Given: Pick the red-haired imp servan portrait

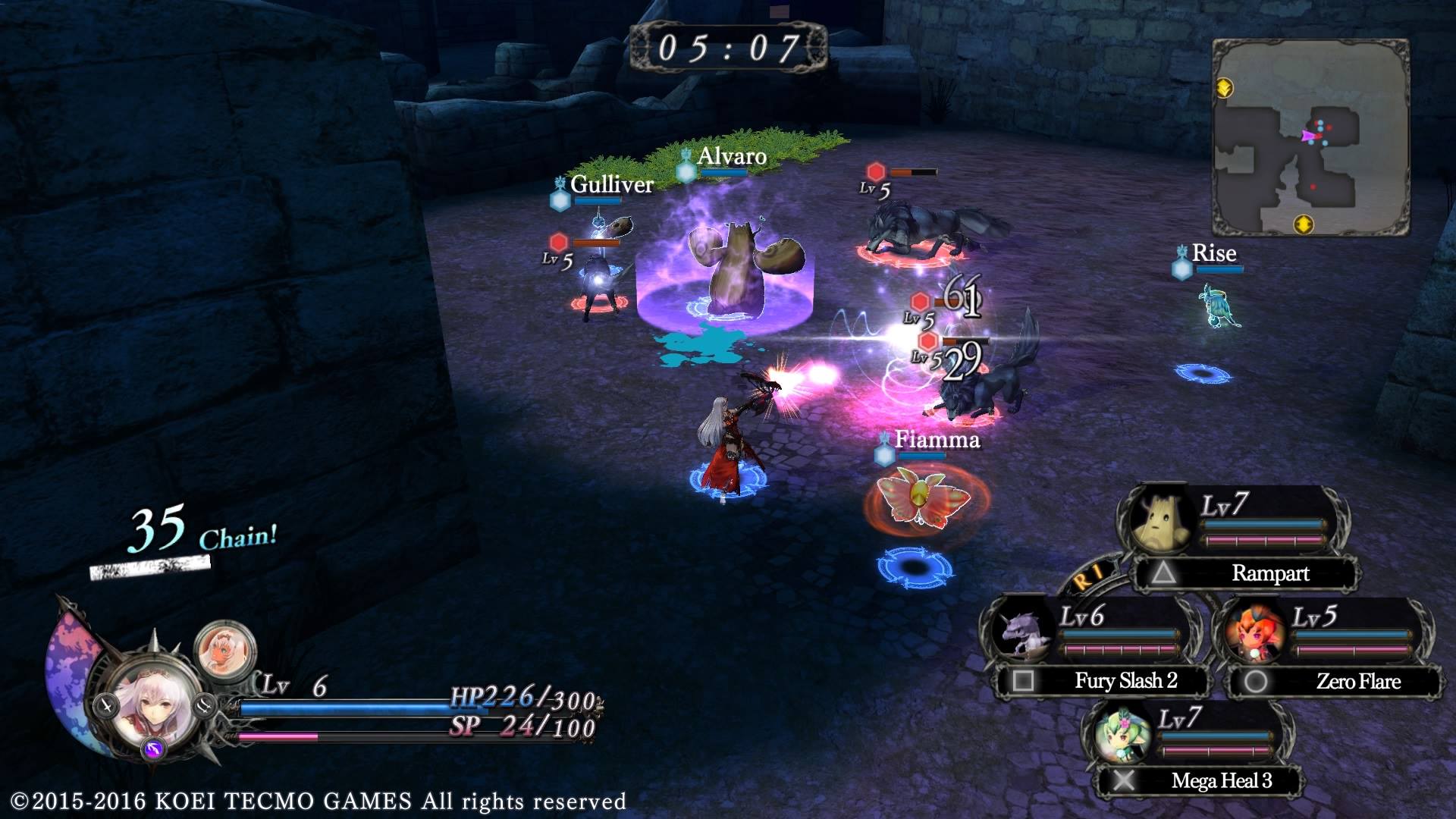Looking at the screenshot, I should point(1254,632).
